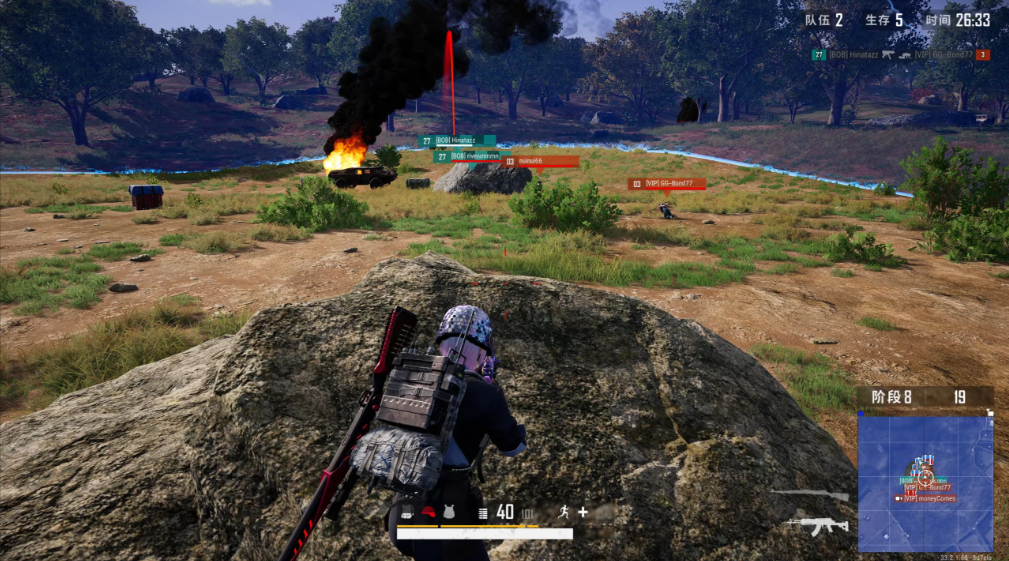Viewport: 1009px width, 561px height.
Task: Select the AK assault rifle weapon slot
Action: (x=819, y=524)
